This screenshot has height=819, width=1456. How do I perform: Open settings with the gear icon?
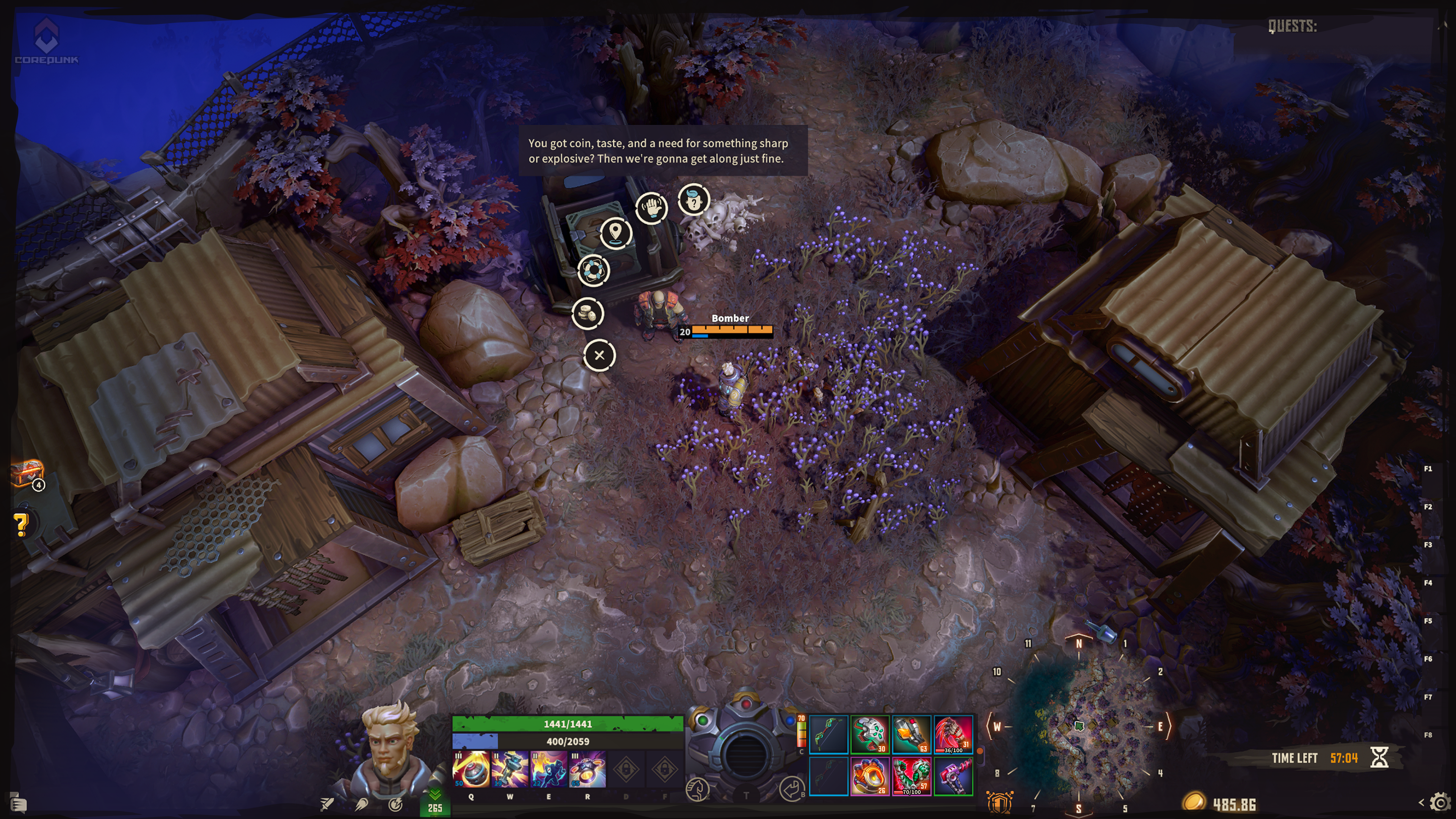click(x=1440, y=803)
